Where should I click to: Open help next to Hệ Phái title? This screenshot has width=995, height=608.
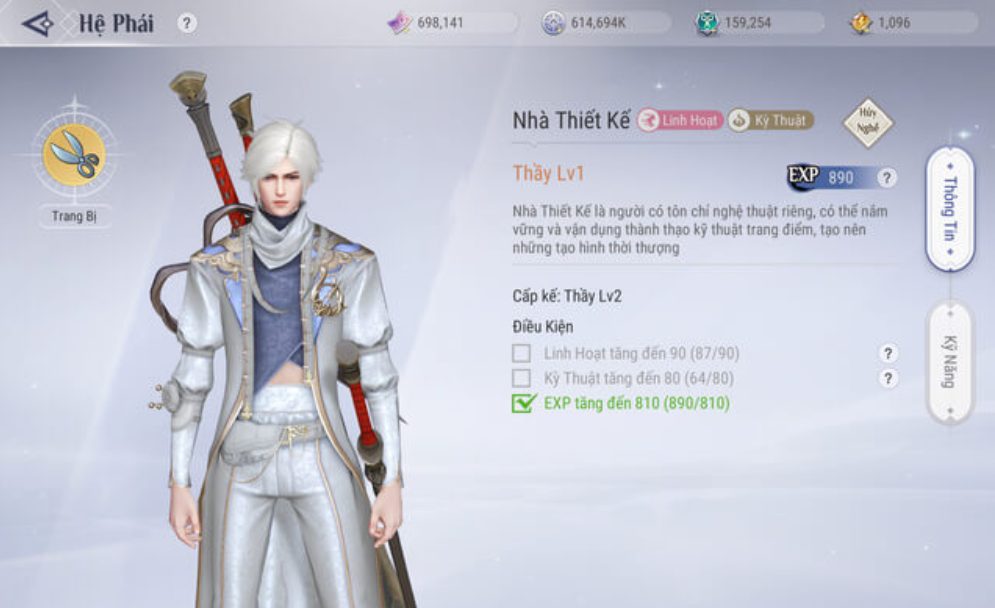[187, 23]
